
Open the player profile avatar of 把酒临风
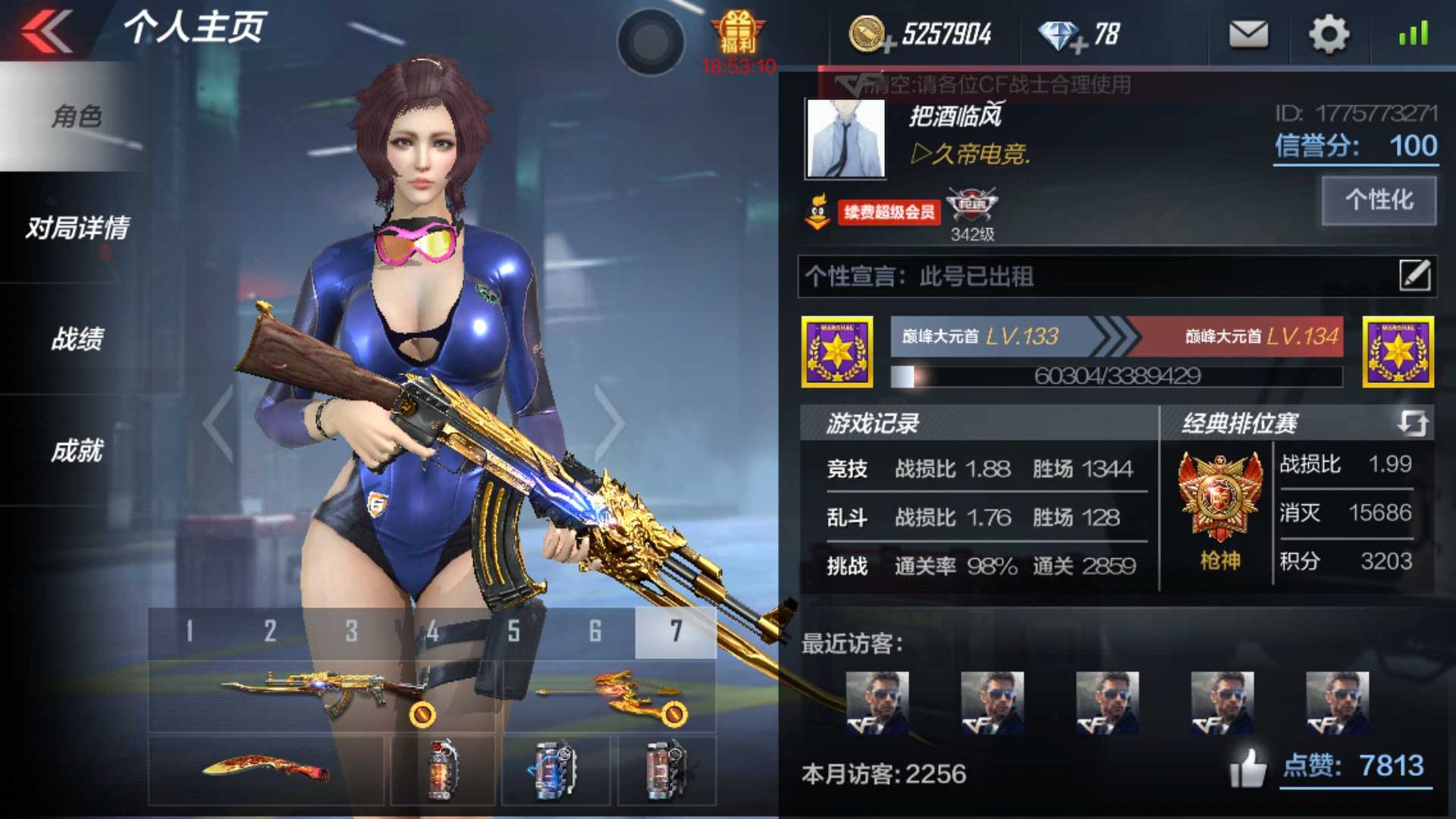(844, 139)
